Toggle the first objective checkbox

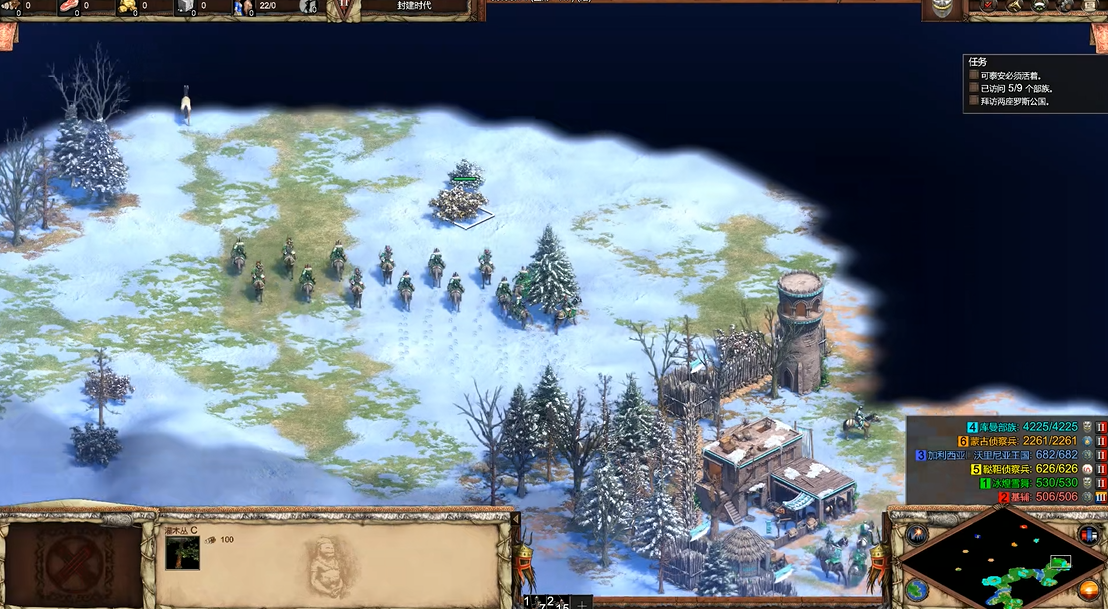974,75
